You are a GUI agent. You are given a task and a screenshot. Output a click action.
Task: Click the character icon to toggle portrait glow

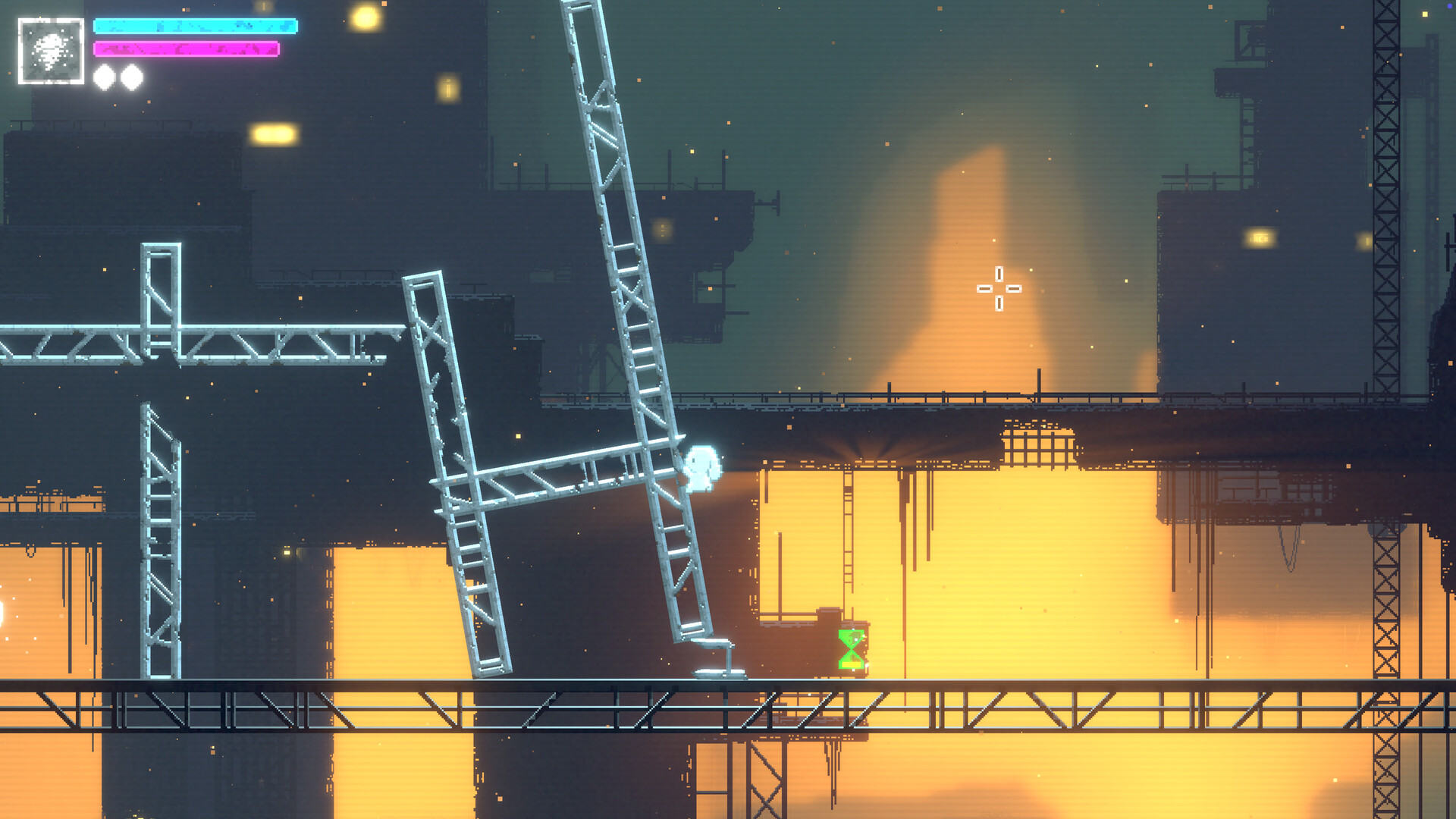(50, 52)
